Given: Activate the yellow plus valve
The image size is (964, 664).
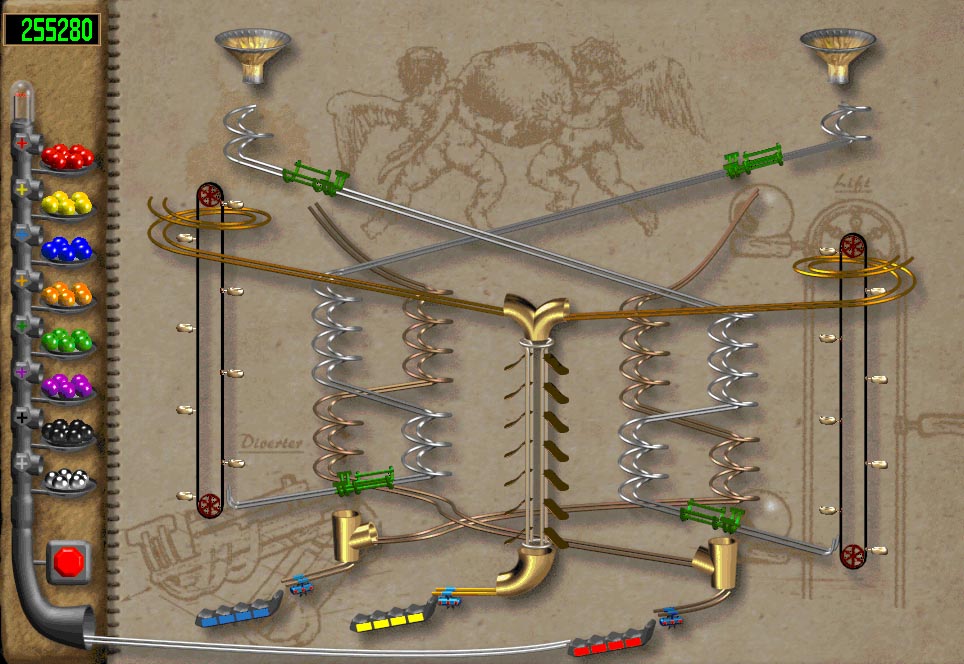Looking at the screenshot, I should 22,188.
